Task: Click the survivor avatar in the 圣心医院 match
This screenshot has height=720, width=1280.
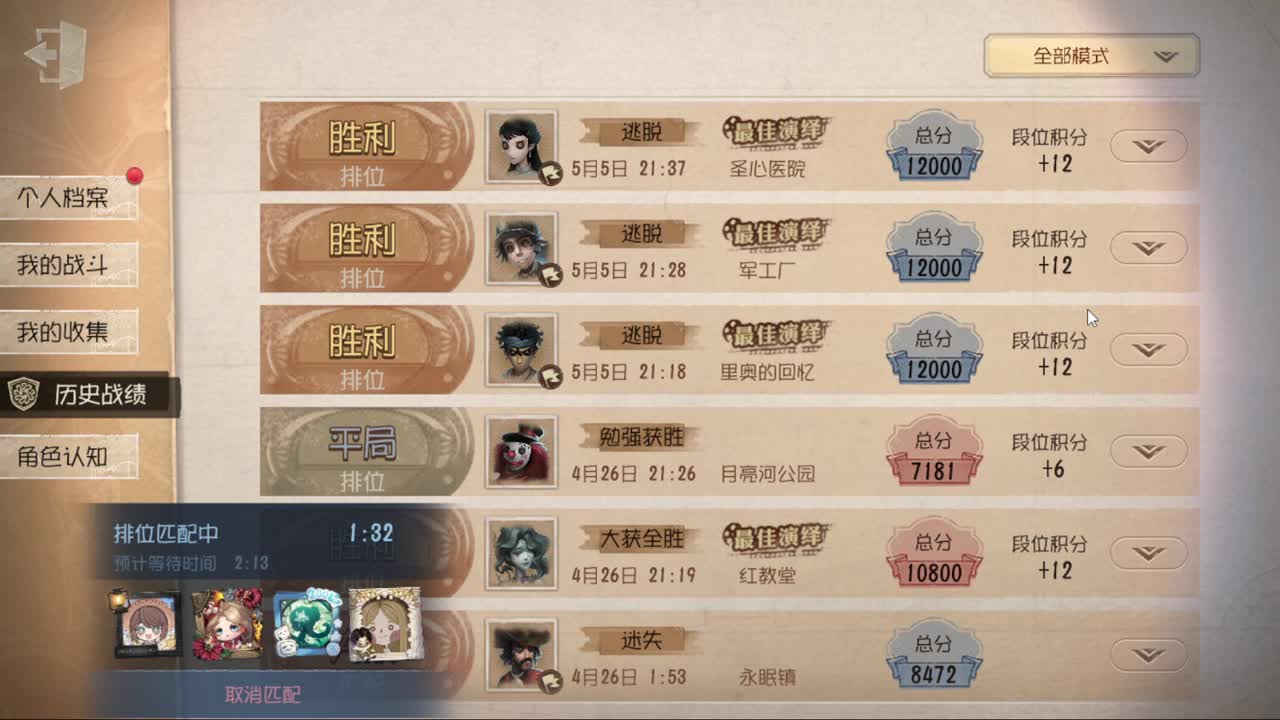Action: pos(519,146)
